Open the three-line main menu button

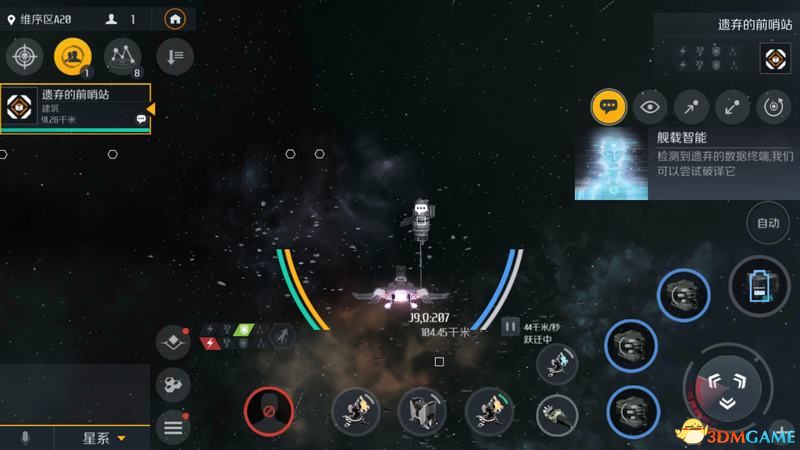pyautogui.click(x=173, y=428)
